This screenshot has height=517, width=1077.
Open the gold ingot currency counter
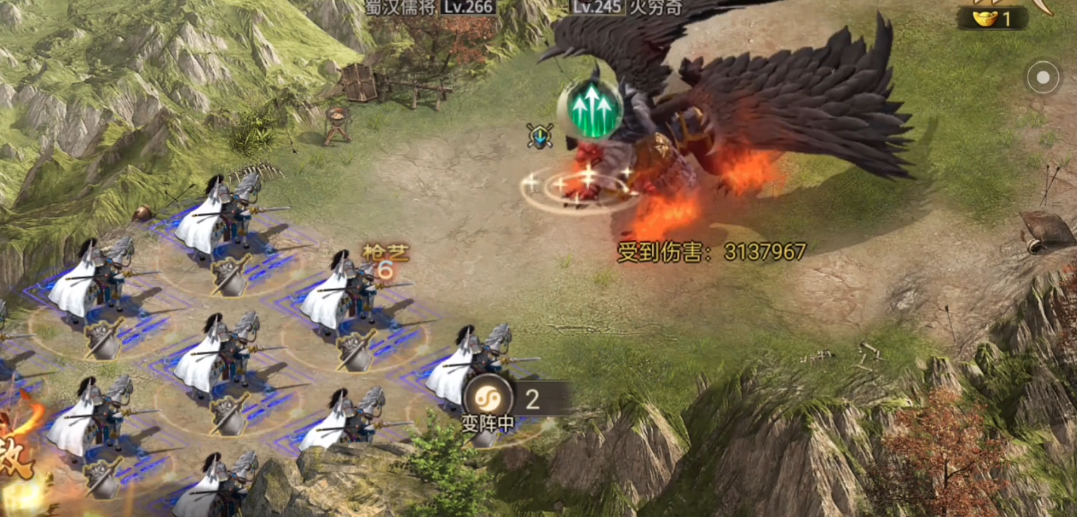point(992,18)
